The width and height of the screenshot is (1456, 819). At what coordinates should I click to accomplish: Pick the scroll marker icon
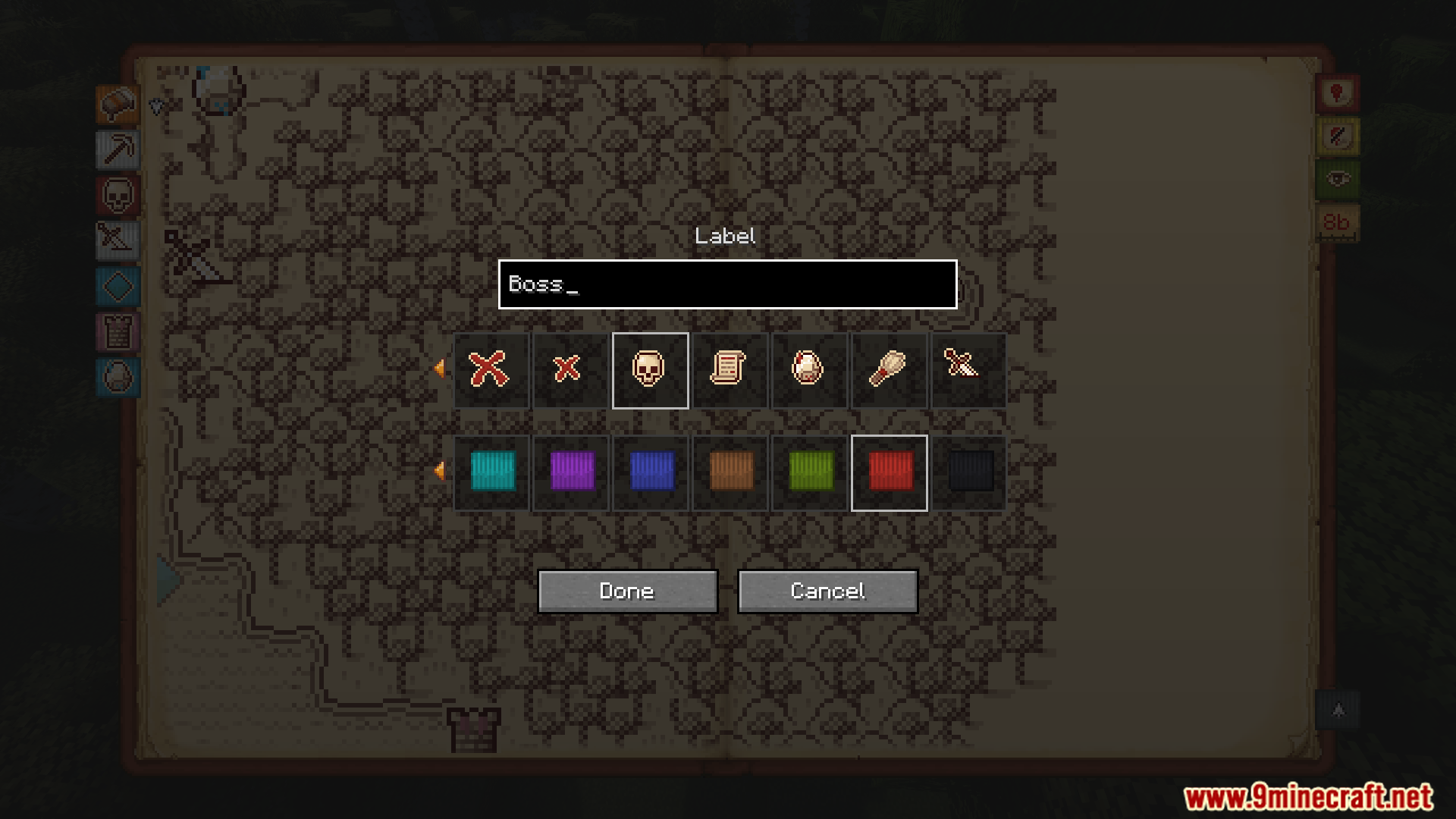[730, 370]
